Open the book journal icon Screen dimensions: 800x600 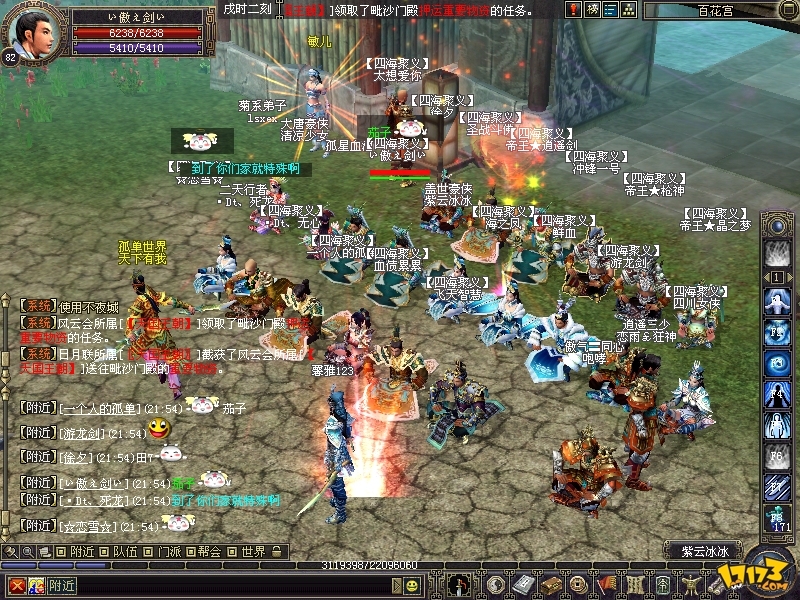click(523, 585)
